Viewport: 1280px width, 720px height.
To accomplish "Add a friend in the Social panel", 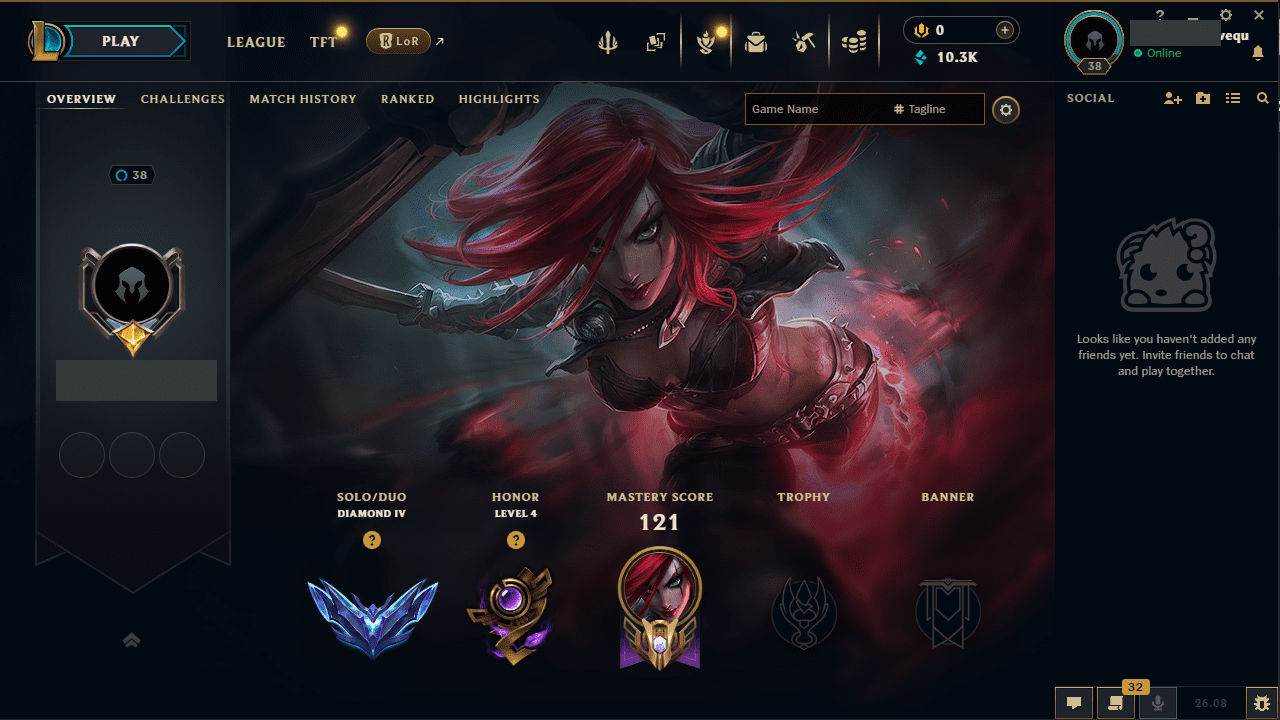I will (1172, 98).
